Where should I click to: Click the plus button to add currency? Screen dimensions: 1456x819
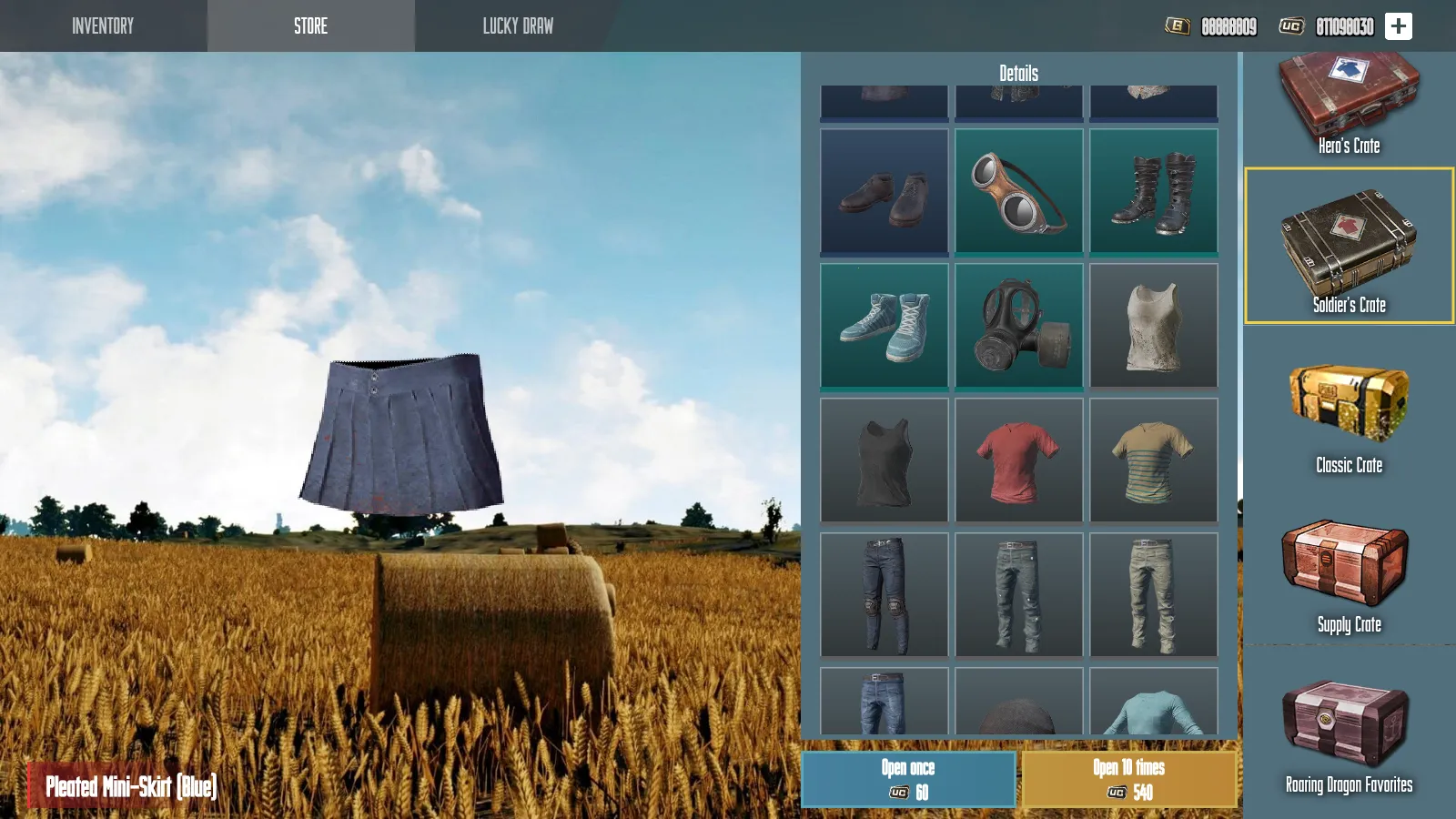pyautogui.click(x=1396, y=25)
